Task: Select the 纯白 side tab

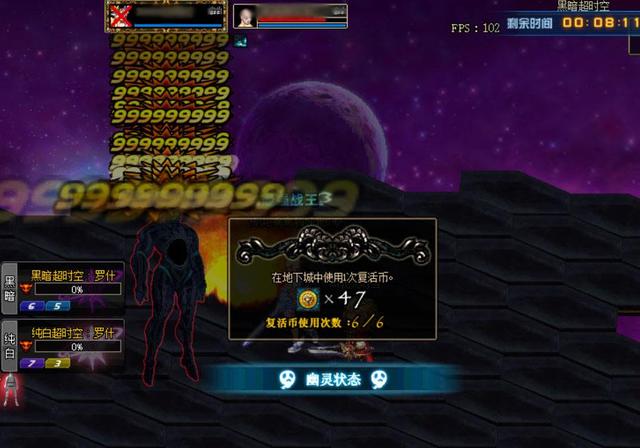Action: click(x=9, y=345)
